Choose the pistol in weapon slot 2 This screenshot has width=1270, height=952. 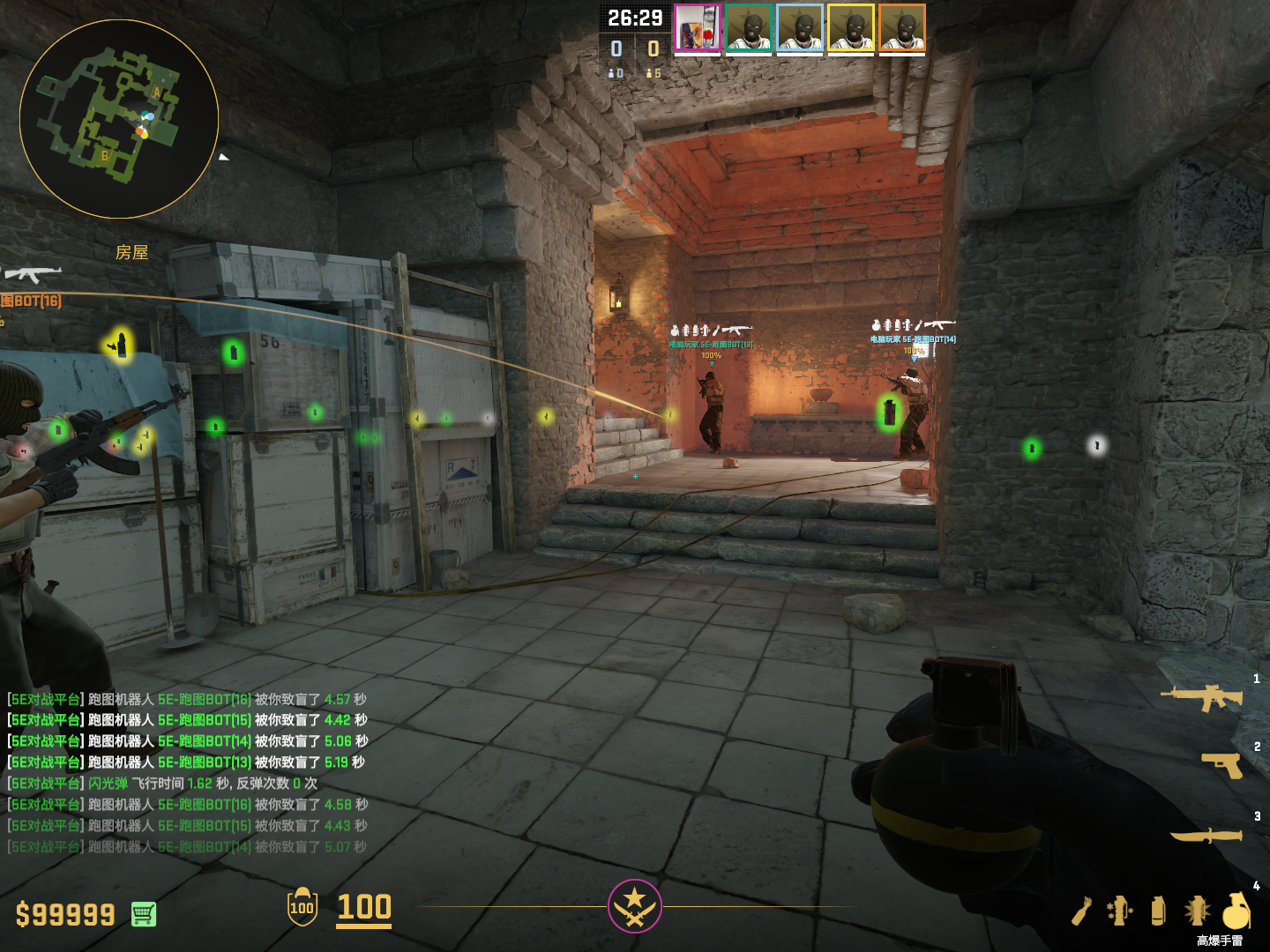click(1222, 764)
